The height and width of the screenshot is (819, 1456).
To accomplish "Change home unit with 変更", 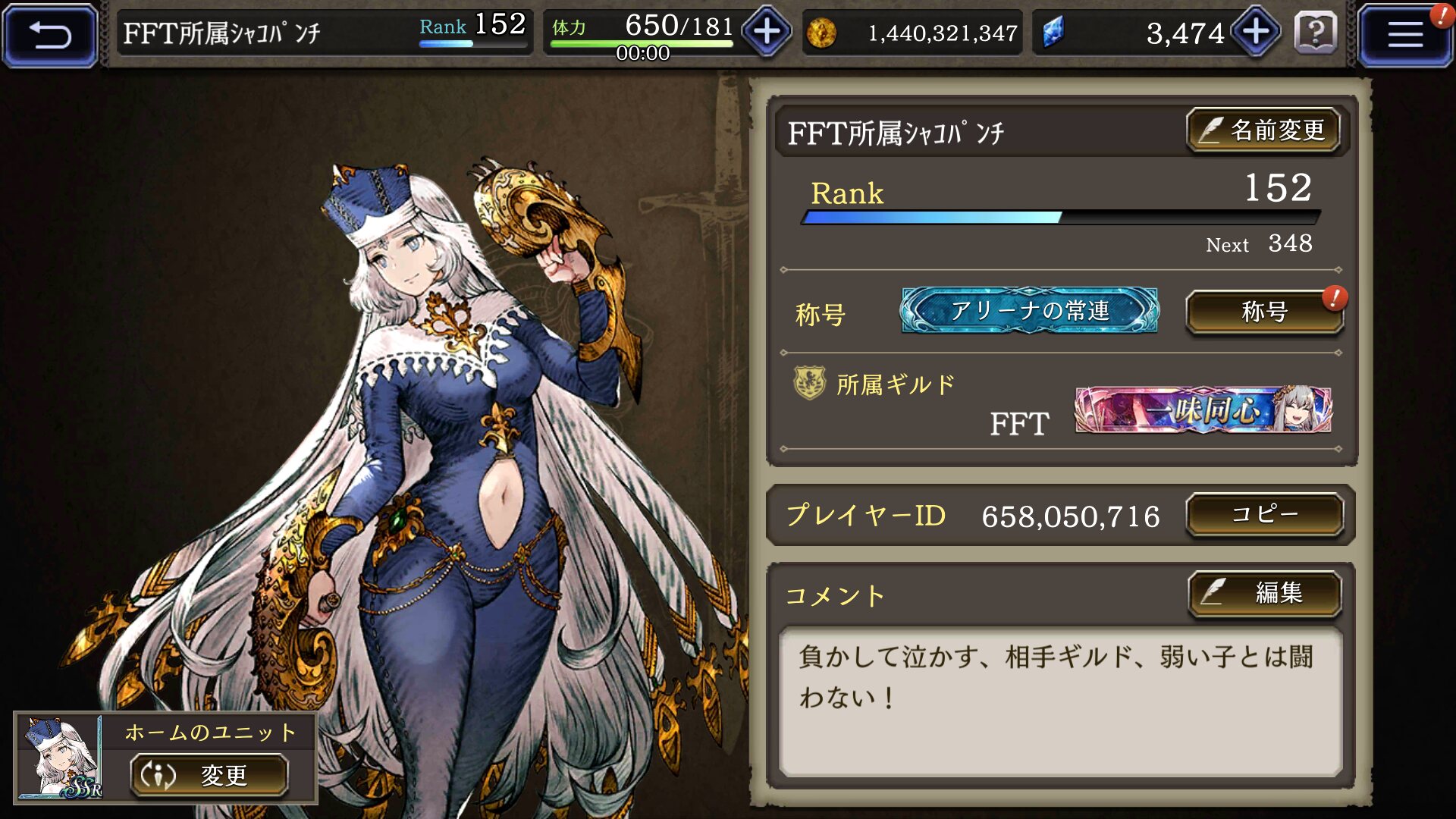I will pyautogui.click(x=209, y=775).
